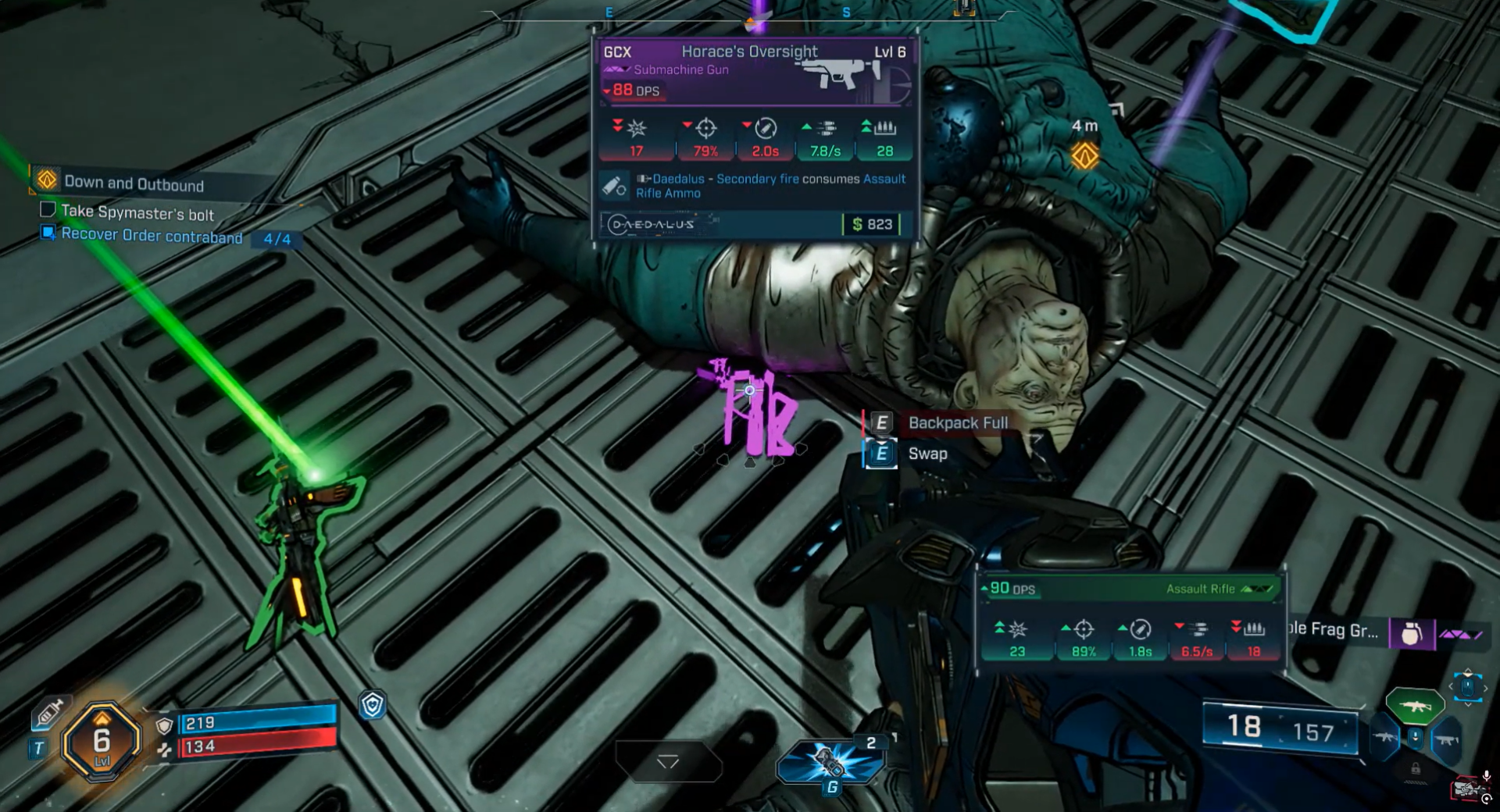The width and height of the screenshot is (1500, 812).
Task: Choose the Swap weapon option
Action: pos(927,454)
